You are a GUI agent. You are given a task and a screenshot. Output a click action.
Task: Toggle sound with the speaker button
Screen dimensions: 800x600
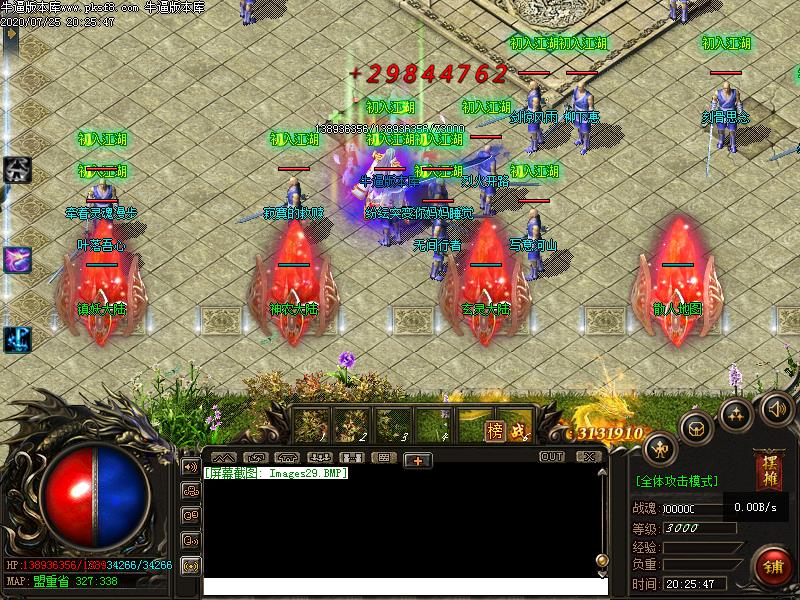tap(776, 408)
